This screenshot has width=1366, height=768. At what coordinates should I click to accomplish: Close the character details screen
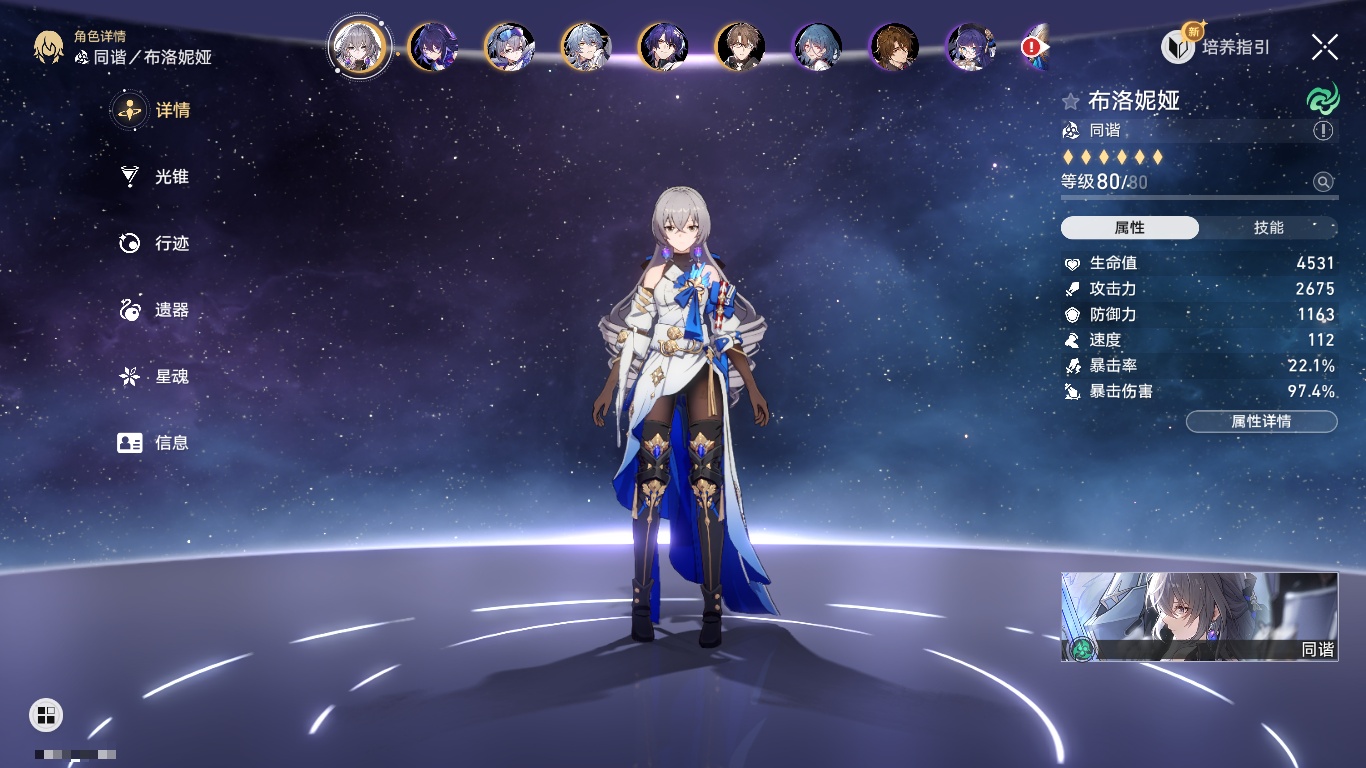[x=1325, y=46]
